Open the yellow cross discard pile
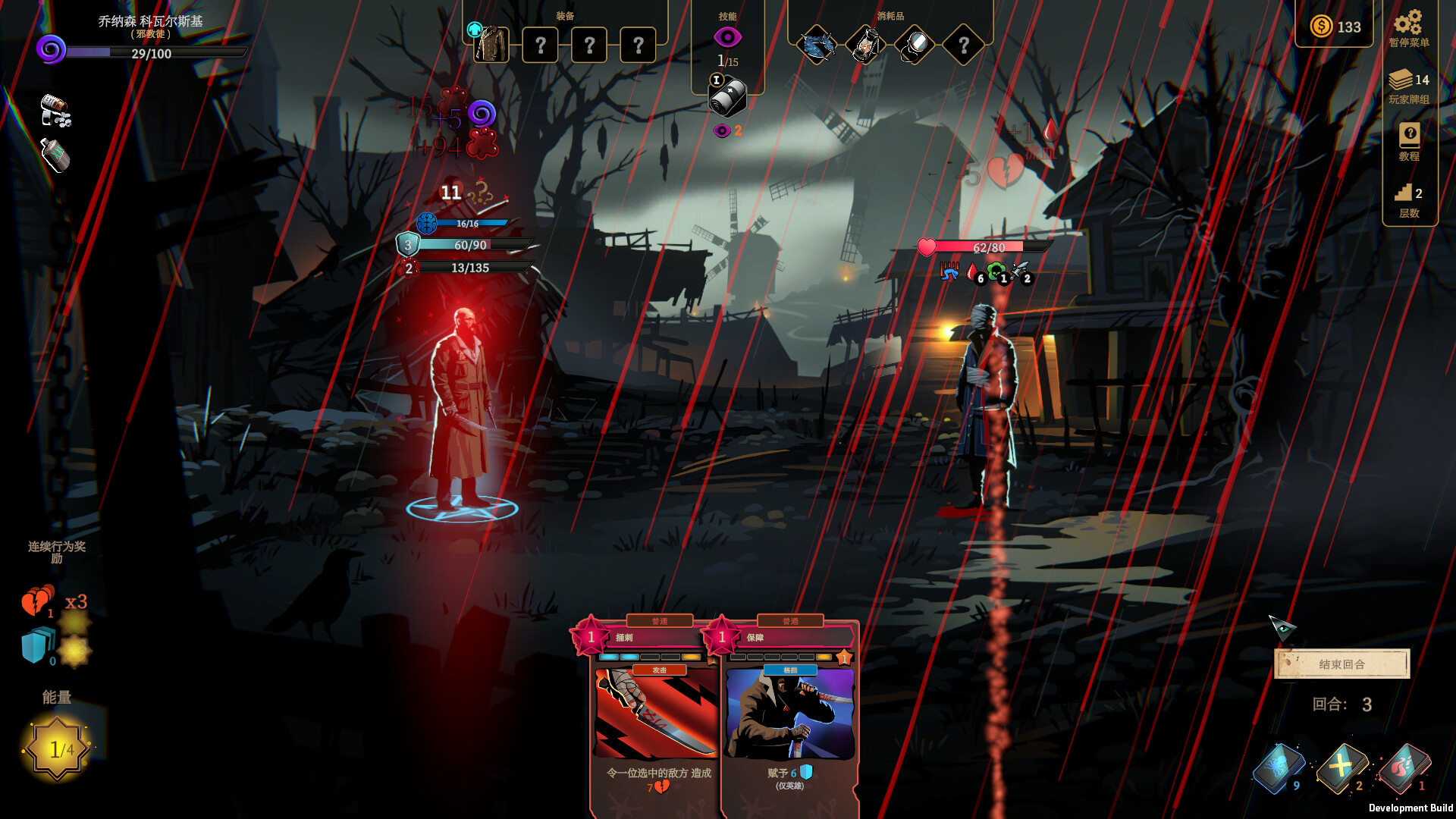This screenshot has height=819, width=1456. tap(1341, 767)
